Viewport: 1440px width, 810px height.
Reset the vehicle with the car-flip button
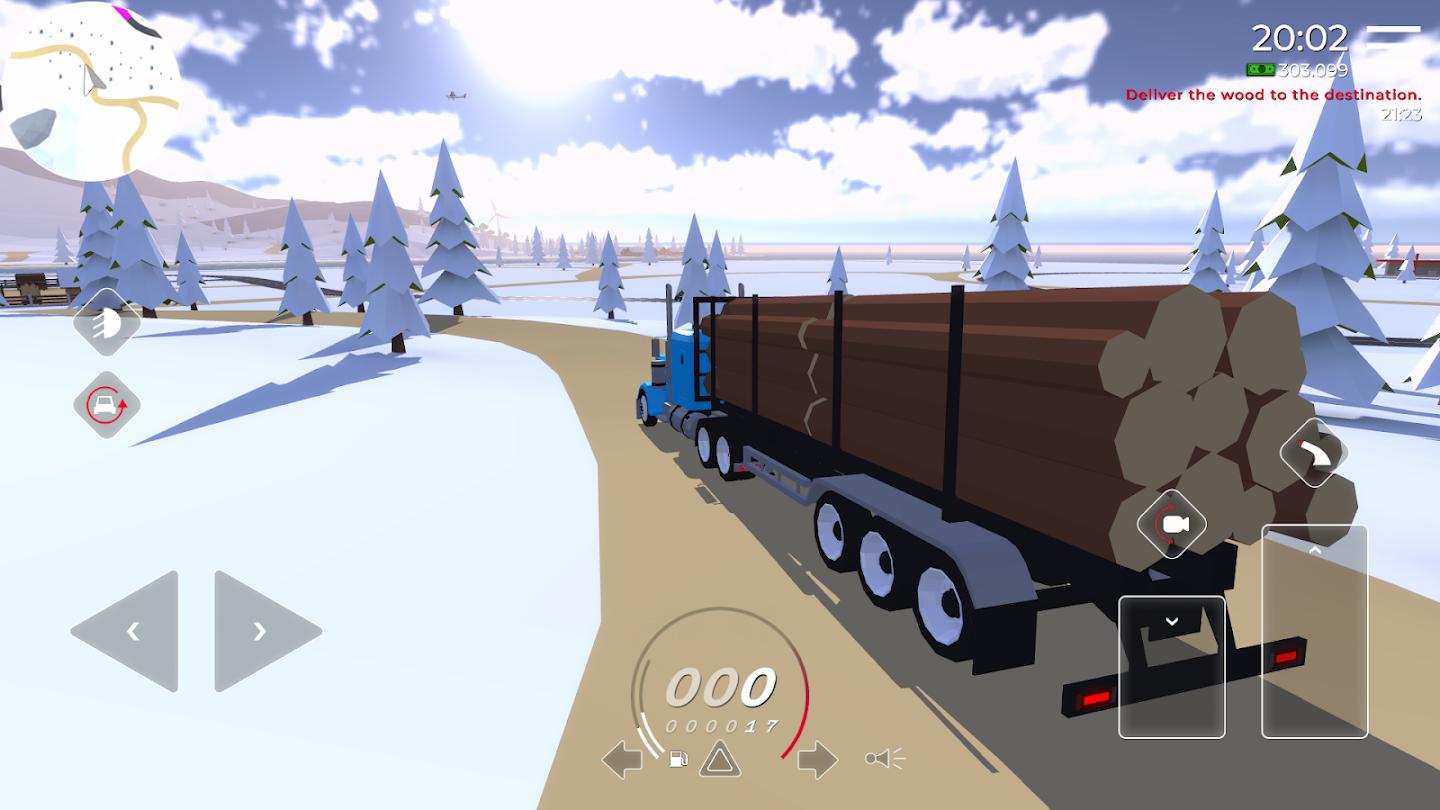coord(106,405)
